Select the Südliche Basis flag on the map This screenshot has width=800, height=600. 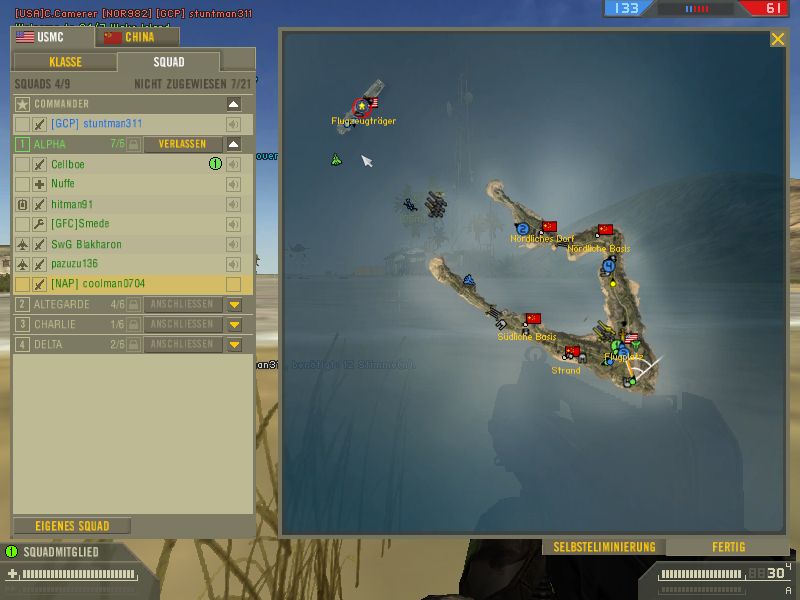(x=533, y=320)
